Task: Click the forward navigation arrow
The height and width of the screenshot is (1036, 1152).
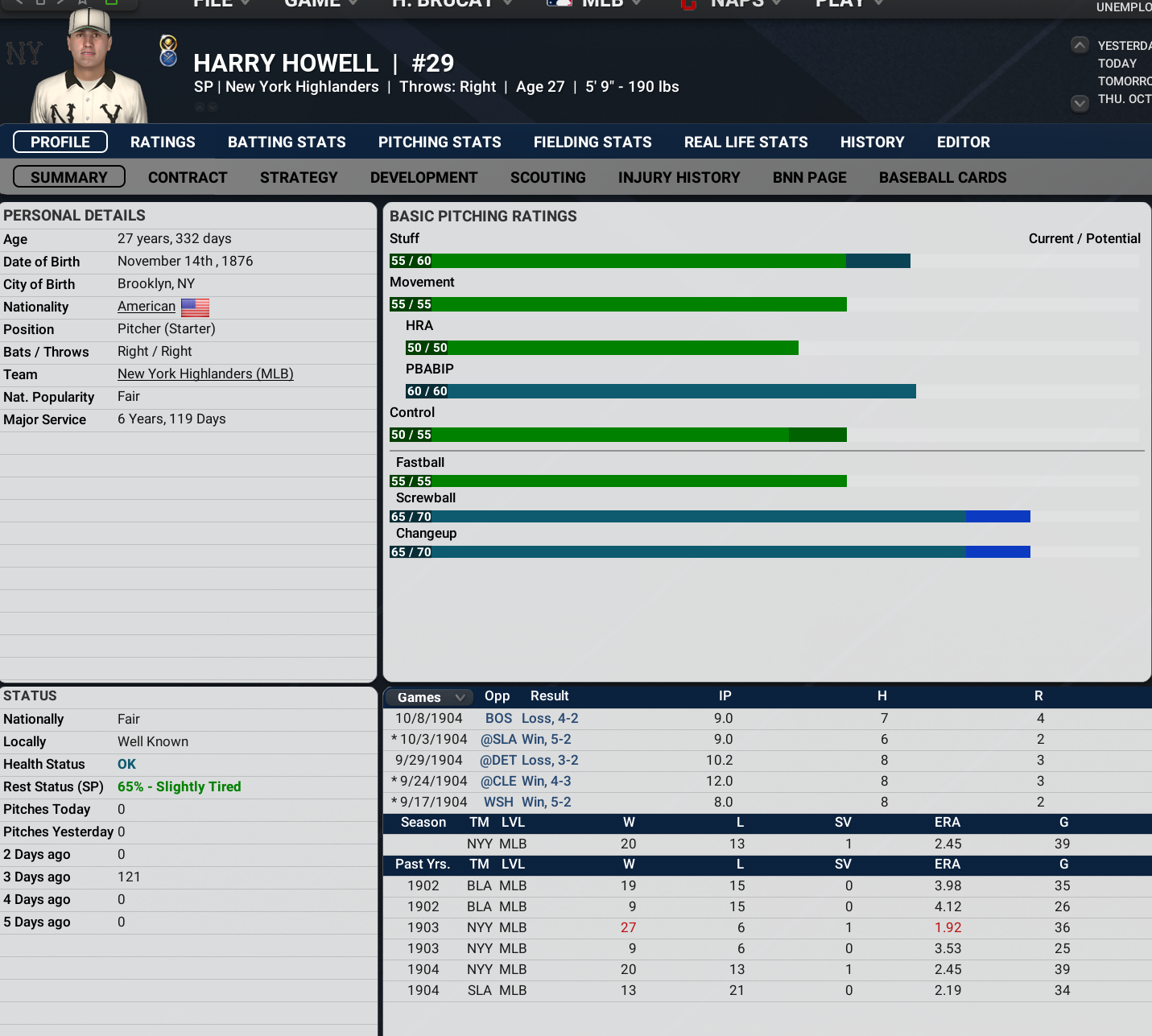Action: click(60, 3)
